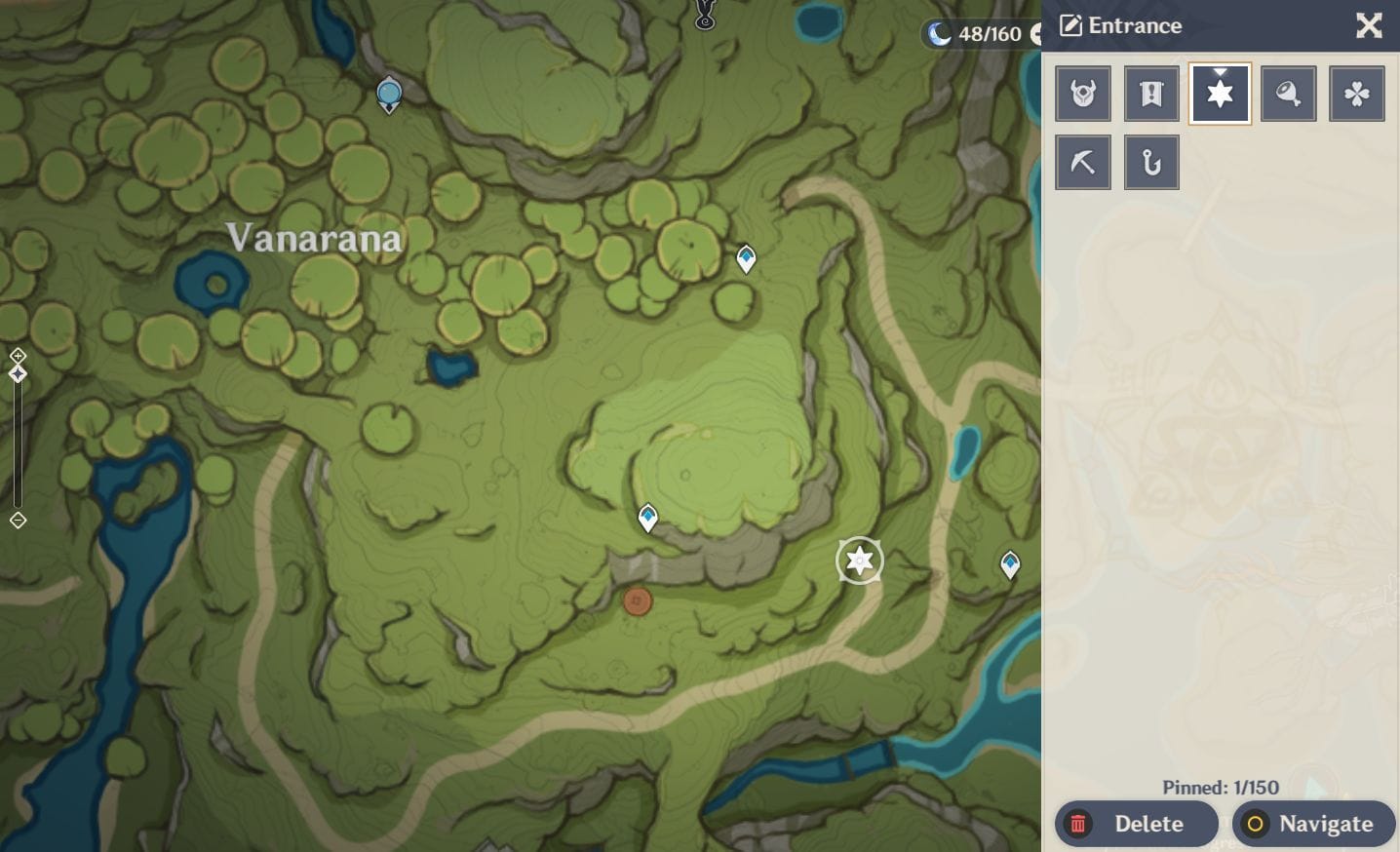Select the quest banner pin category

[1151, 94]
